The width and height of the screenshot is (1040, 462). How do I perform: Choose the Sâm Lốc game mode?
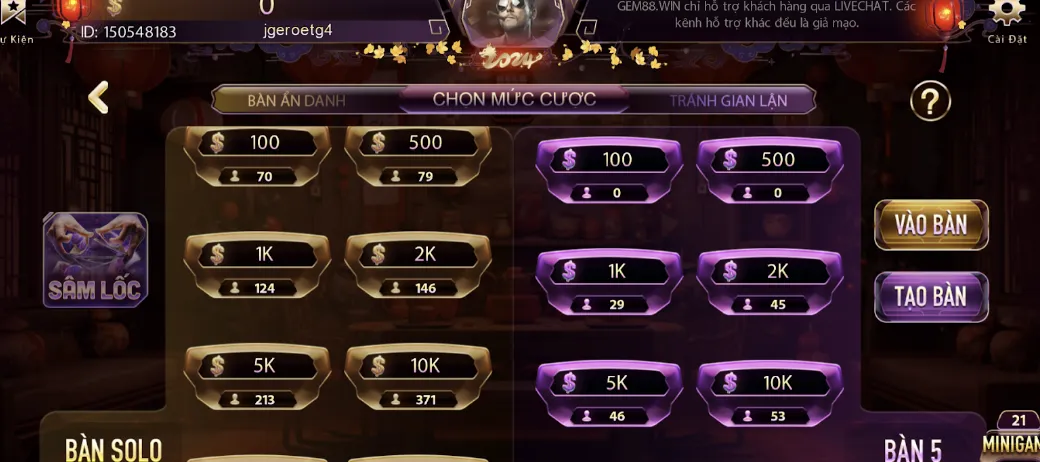(95, 259)
